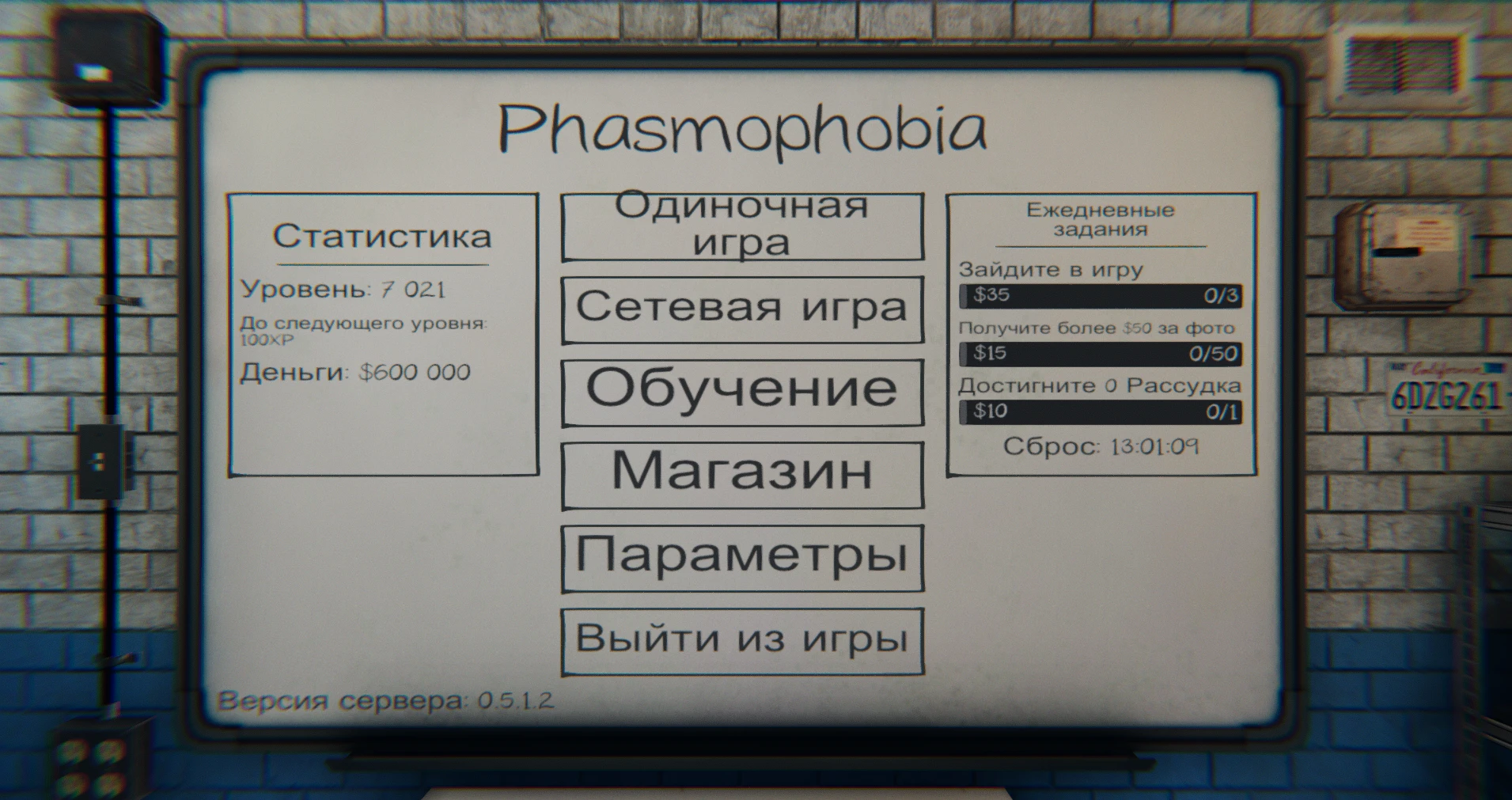Start the Обучение tutorial

[741, 391]
